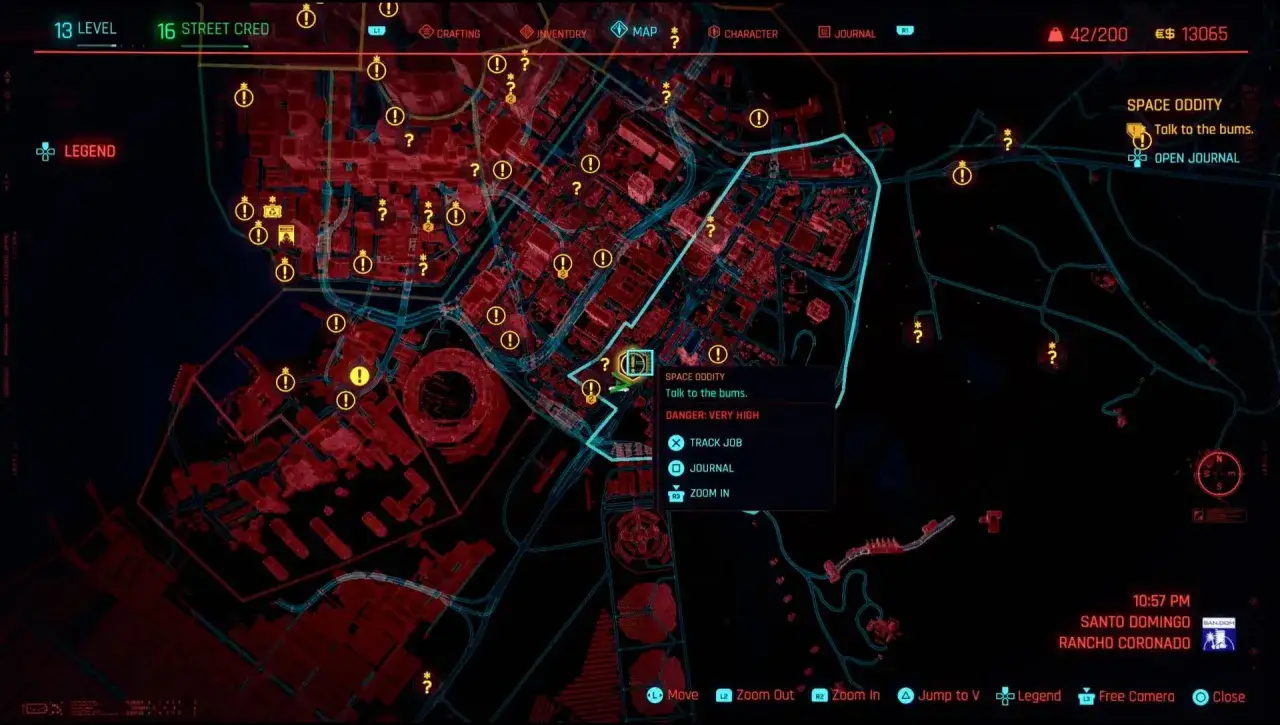
Task: Click the compass rose on the right edge
Action: [x=1218, y=473]
